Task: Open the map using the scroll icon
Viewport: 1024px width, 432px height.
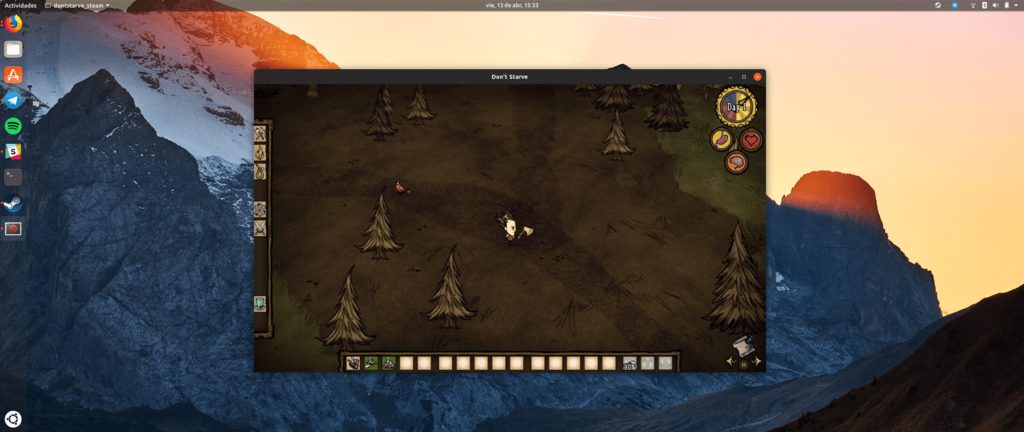Action: click(742, 345)
